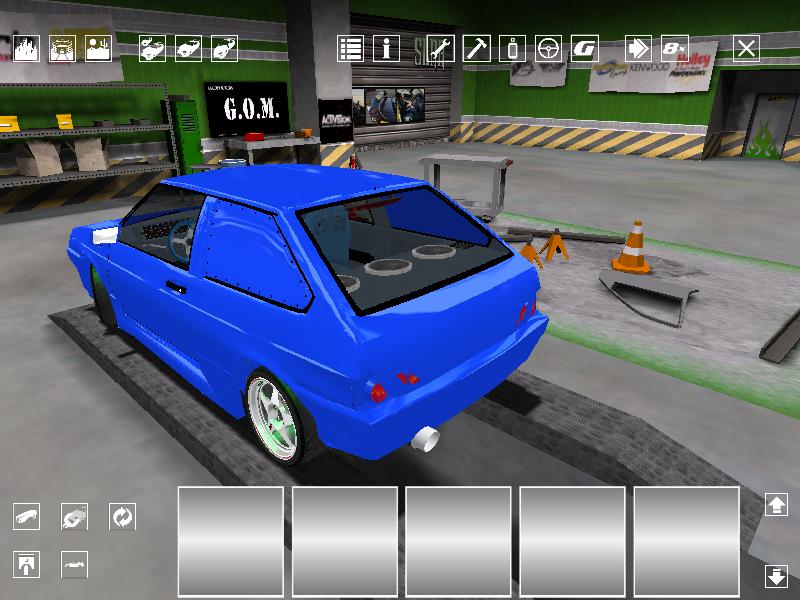Select the hammer bodywork tool
Screen dimensions: 800x600
click(477, 48)
